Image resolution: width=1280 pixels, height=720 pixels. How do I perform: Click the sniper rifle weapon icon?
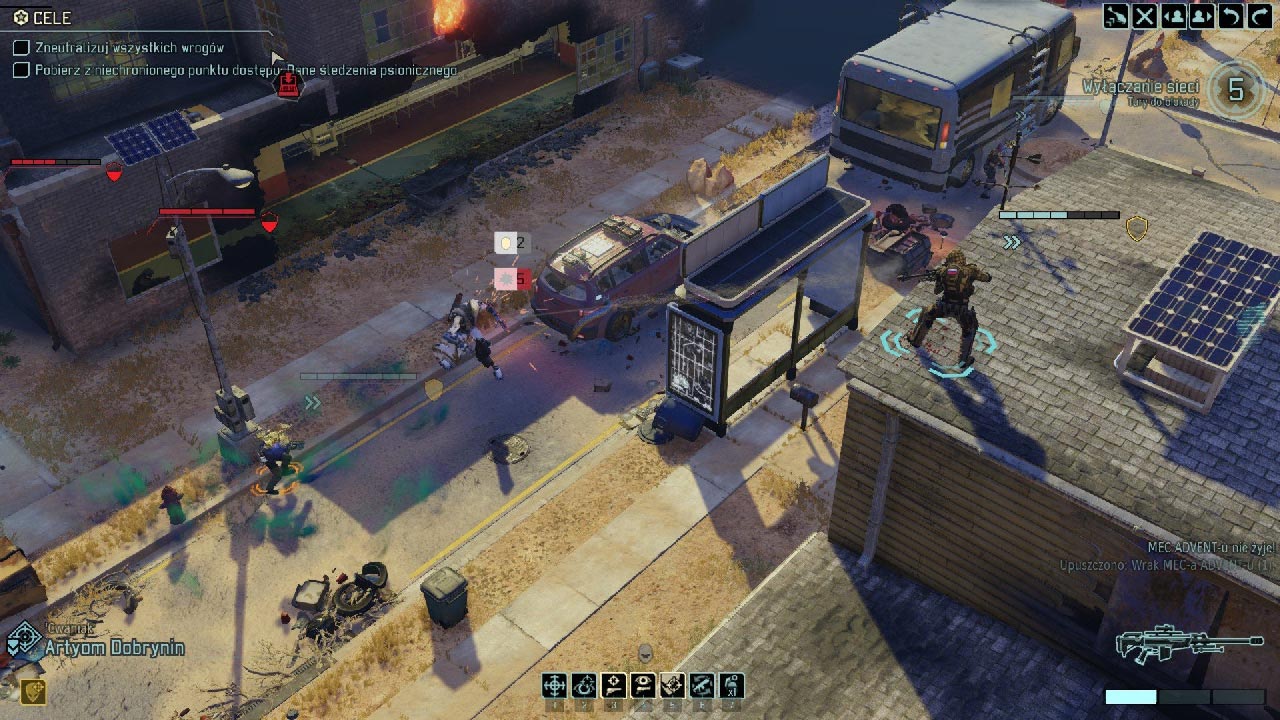(x=1189, y=643)
